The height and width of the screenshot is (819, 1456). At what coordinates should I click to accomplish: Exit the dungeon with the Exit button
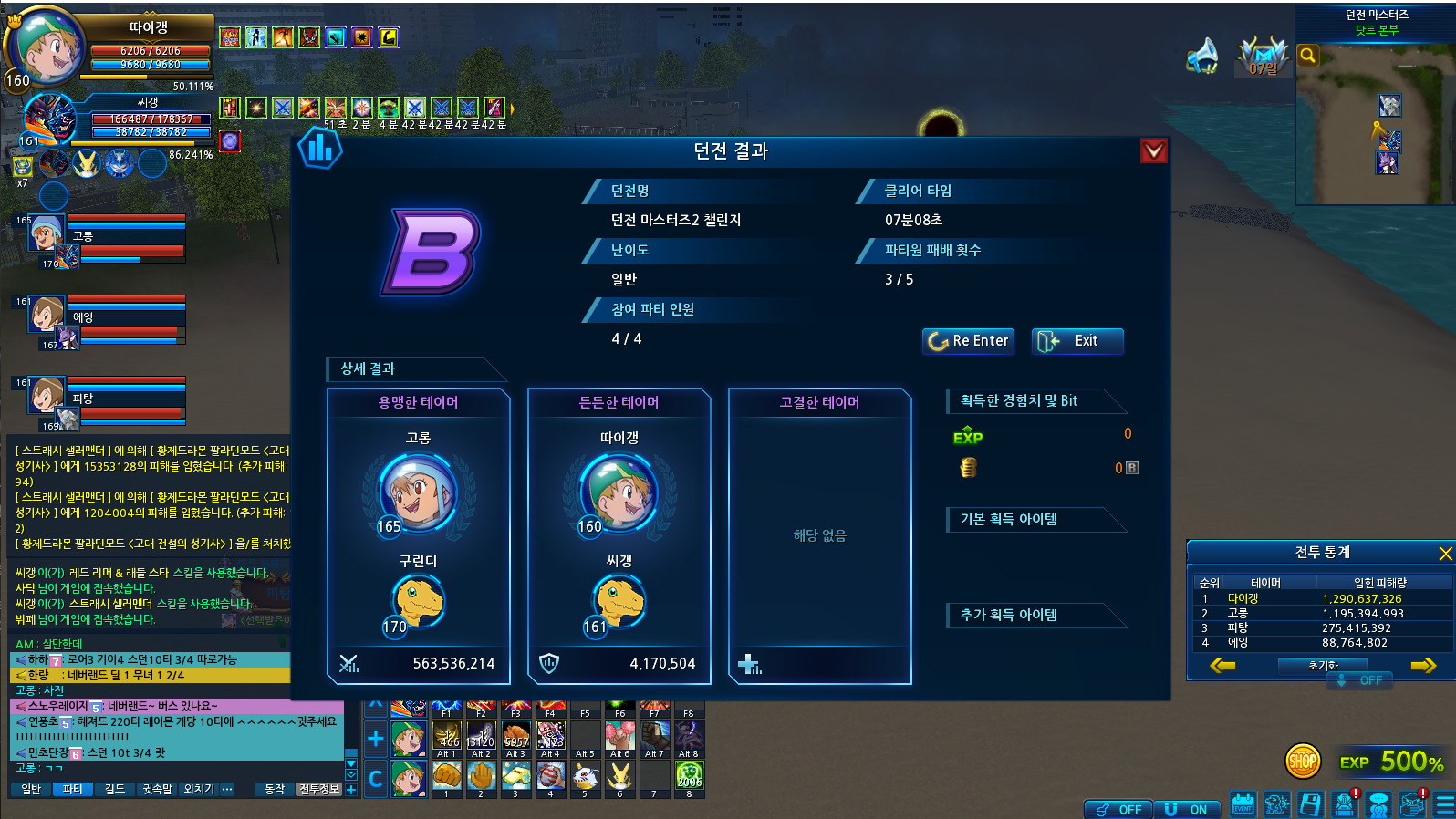1076,341
